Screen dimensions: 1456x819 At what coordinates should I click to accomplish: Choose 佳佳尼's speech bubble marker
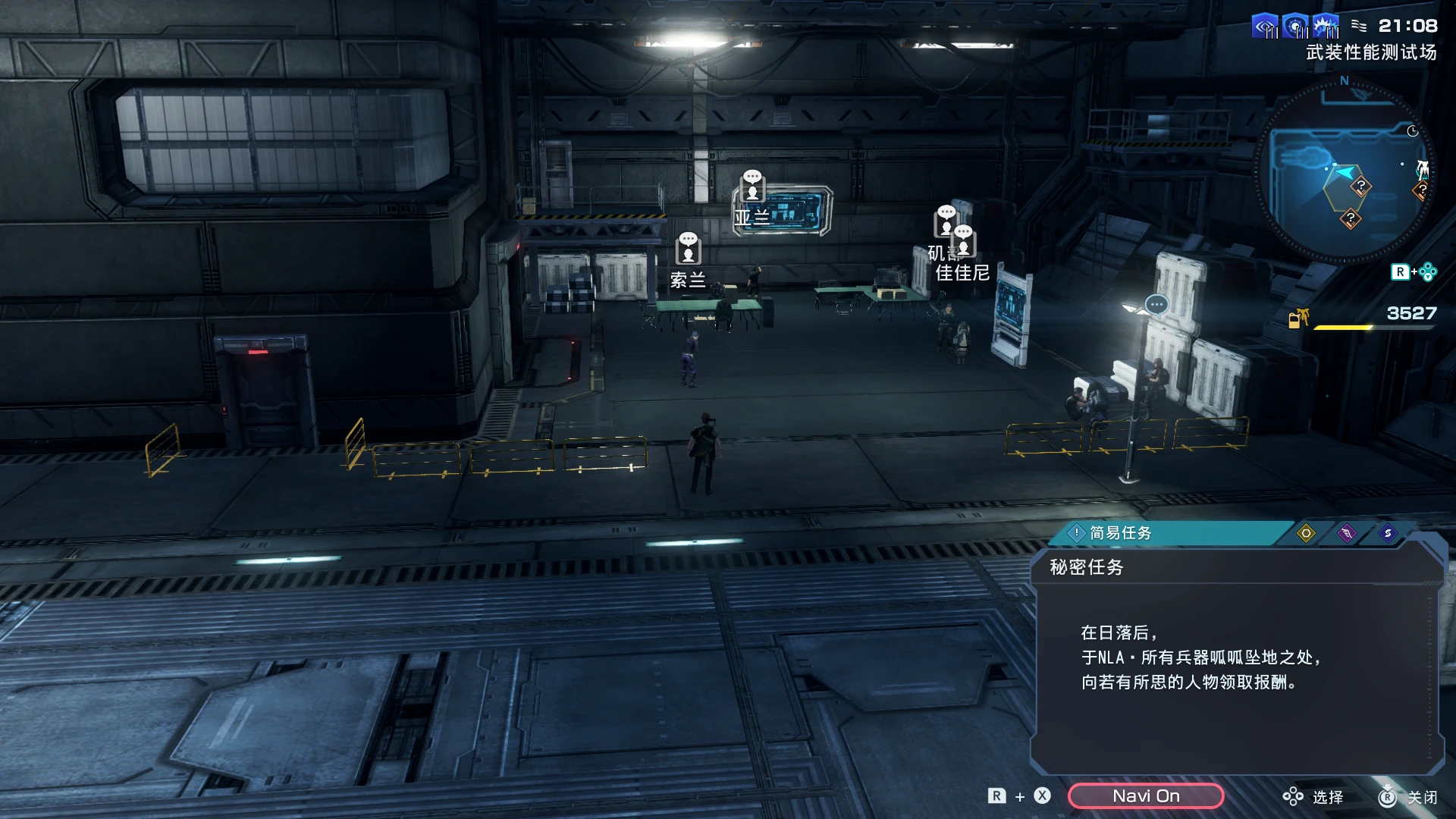[964, 240]
